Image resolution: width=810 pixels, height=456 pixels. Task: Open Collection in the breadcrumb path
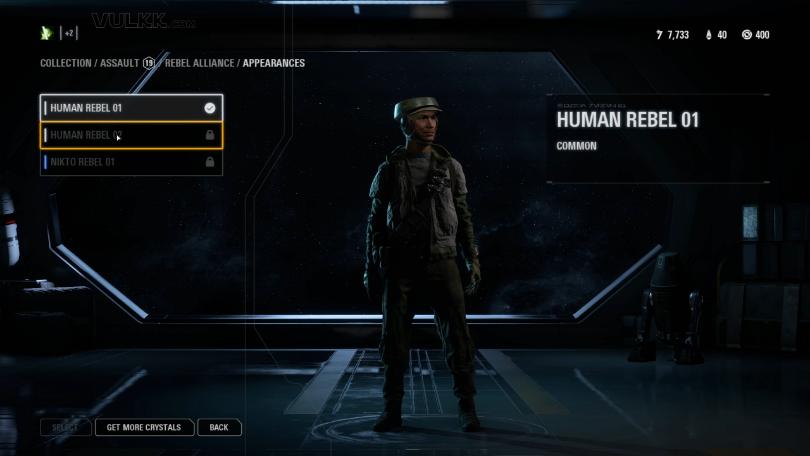(x=65, y=63)
